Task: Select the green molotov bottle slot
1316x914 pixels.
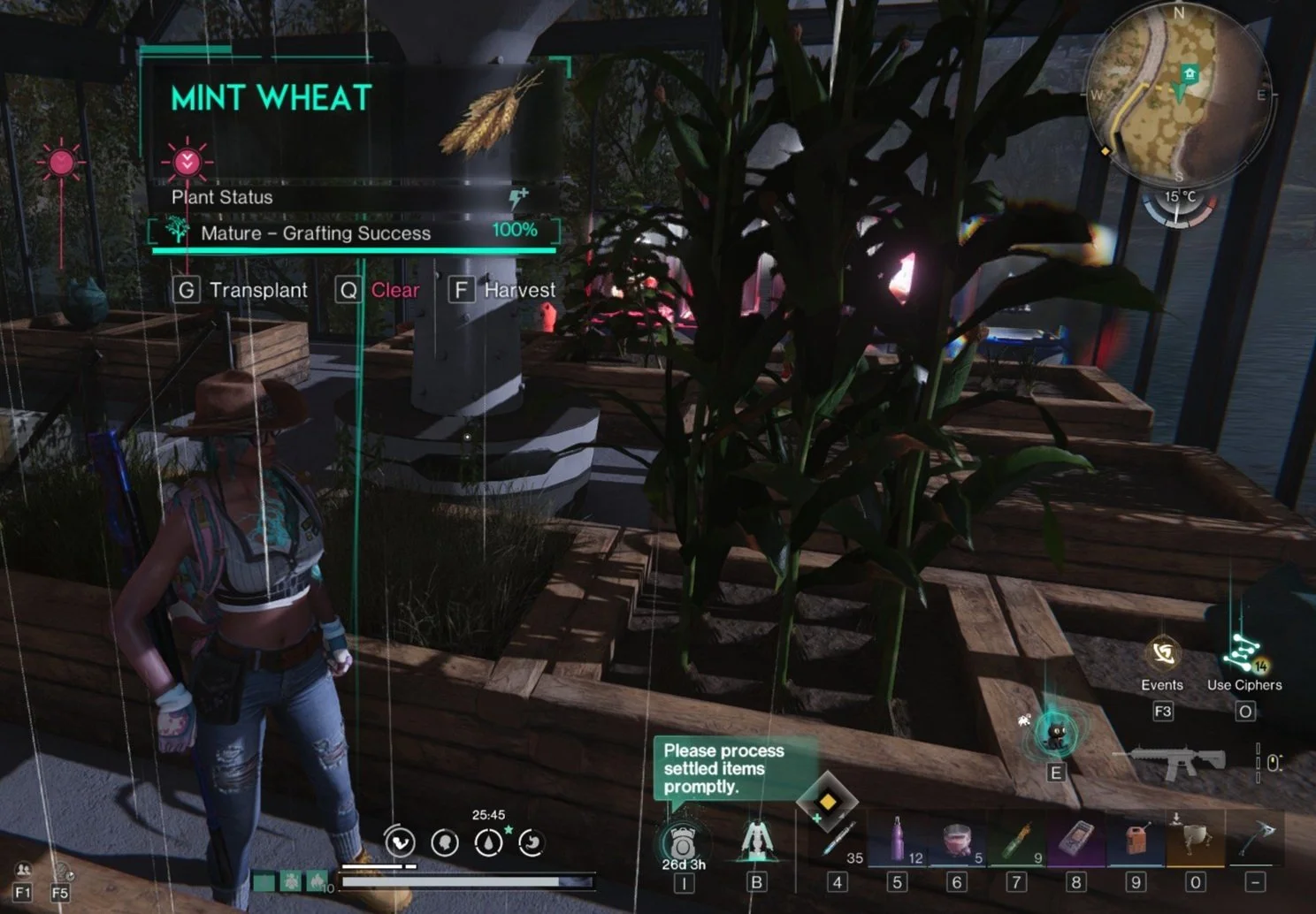Action: point(1016,840)
